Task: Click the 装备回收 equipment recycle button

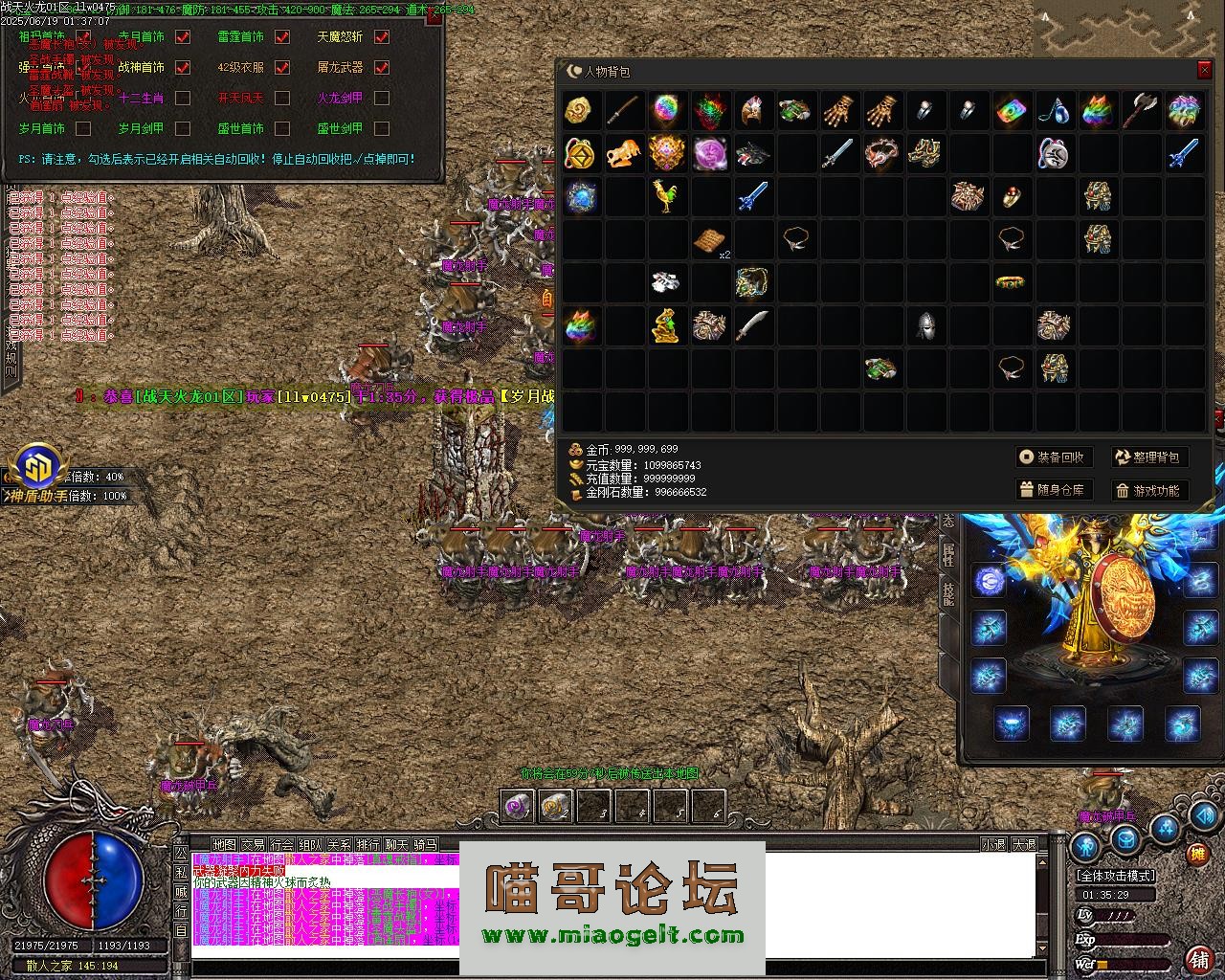Action: pyautogui.click(x=1053, y=457)
